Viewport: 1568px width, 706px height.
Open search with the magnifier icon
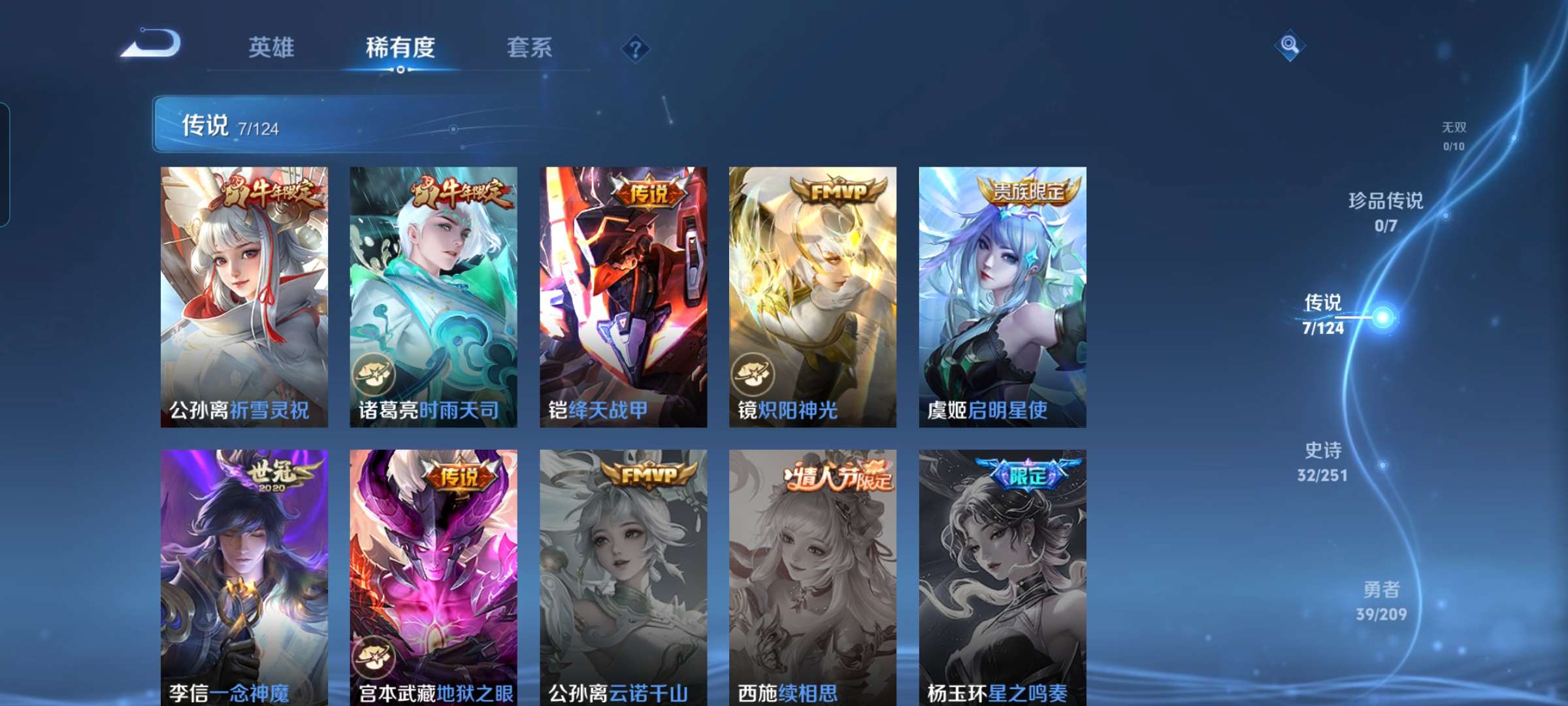click(1290, 44)
